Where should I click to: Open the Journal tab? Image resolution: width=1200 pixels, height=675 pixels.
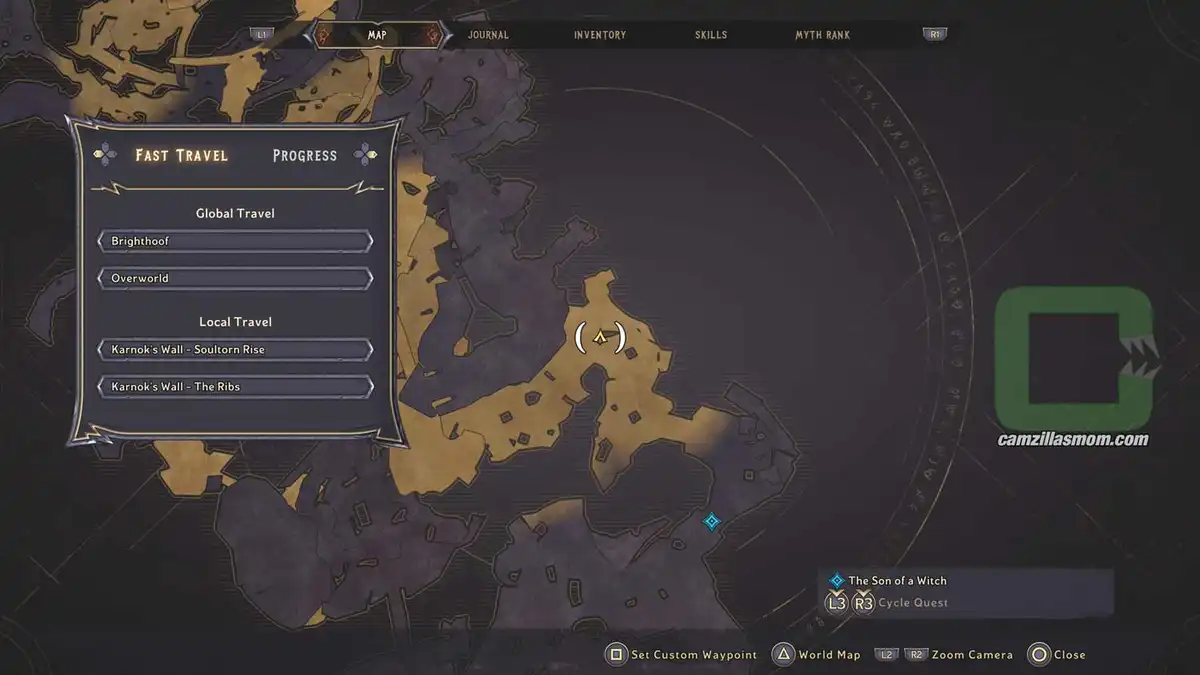tap(488, 35)
